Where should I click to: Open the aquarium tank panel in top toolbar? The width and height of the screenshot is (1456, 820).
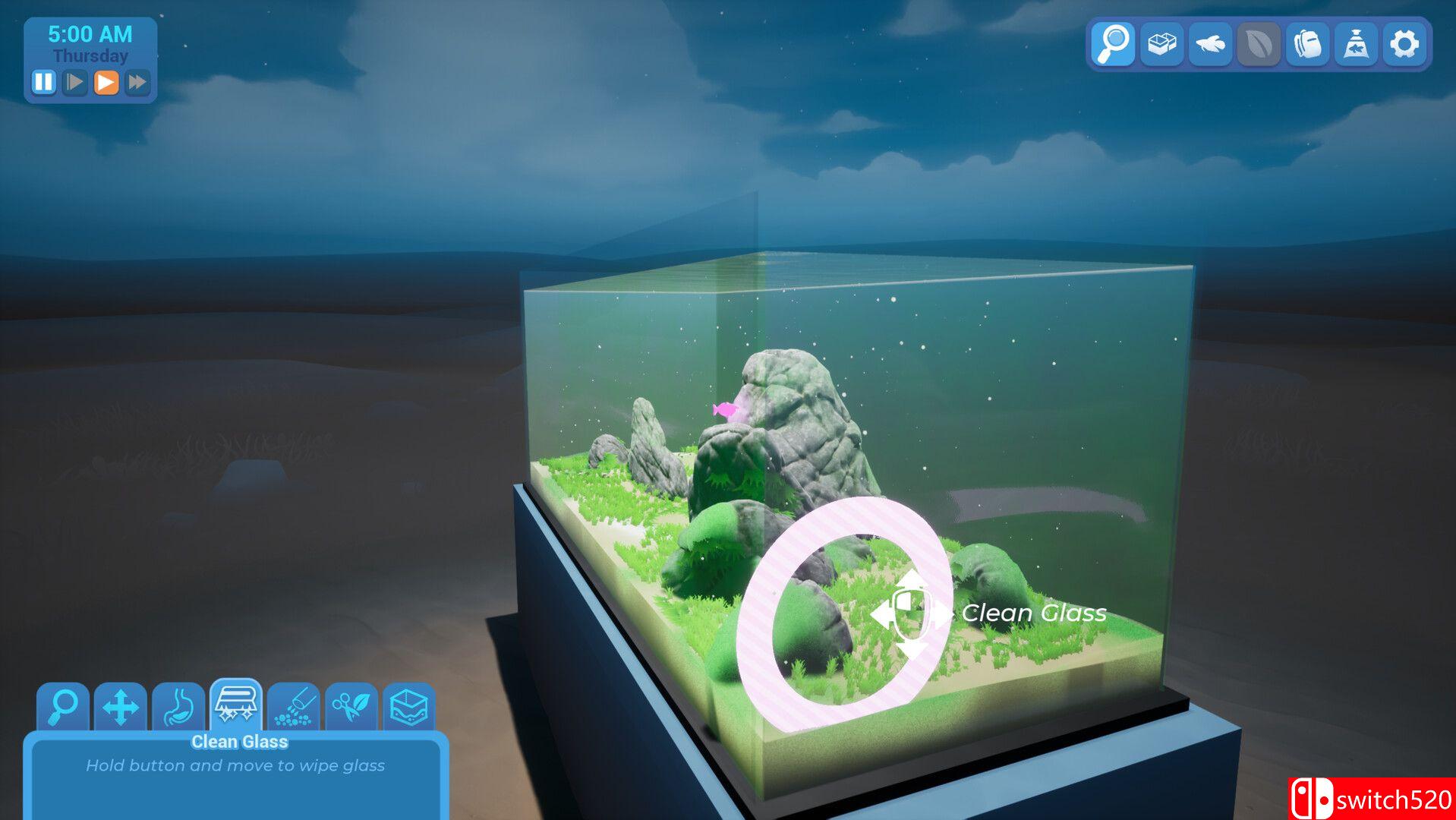point(1161,44)
